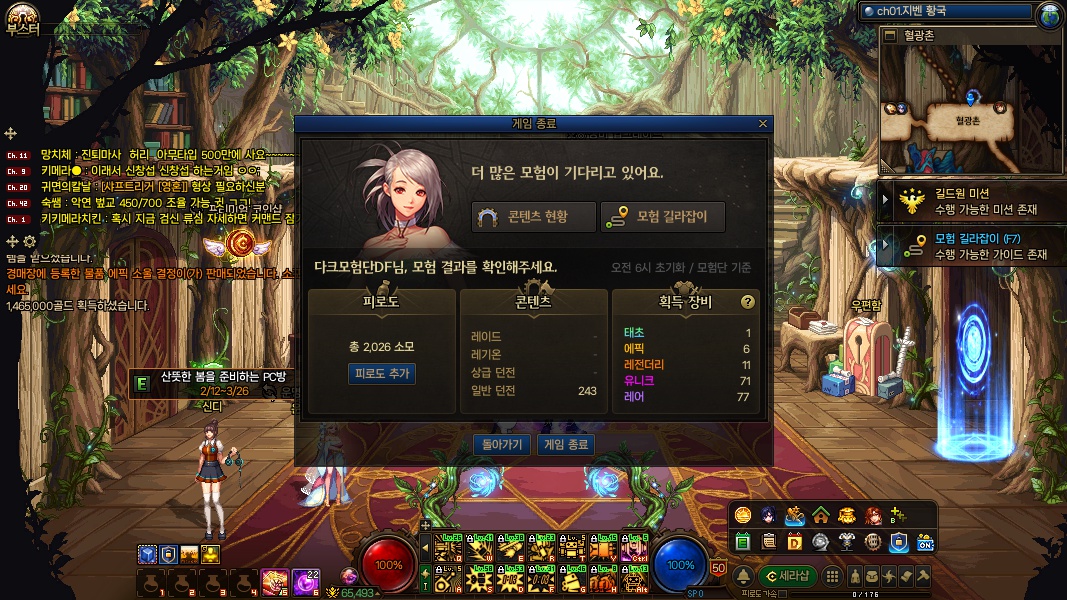Image resolution: width=1067 pixels, height=600 pixels.
Task: Open 콘텐츠 현황 content status
Action: coord(533,217)
